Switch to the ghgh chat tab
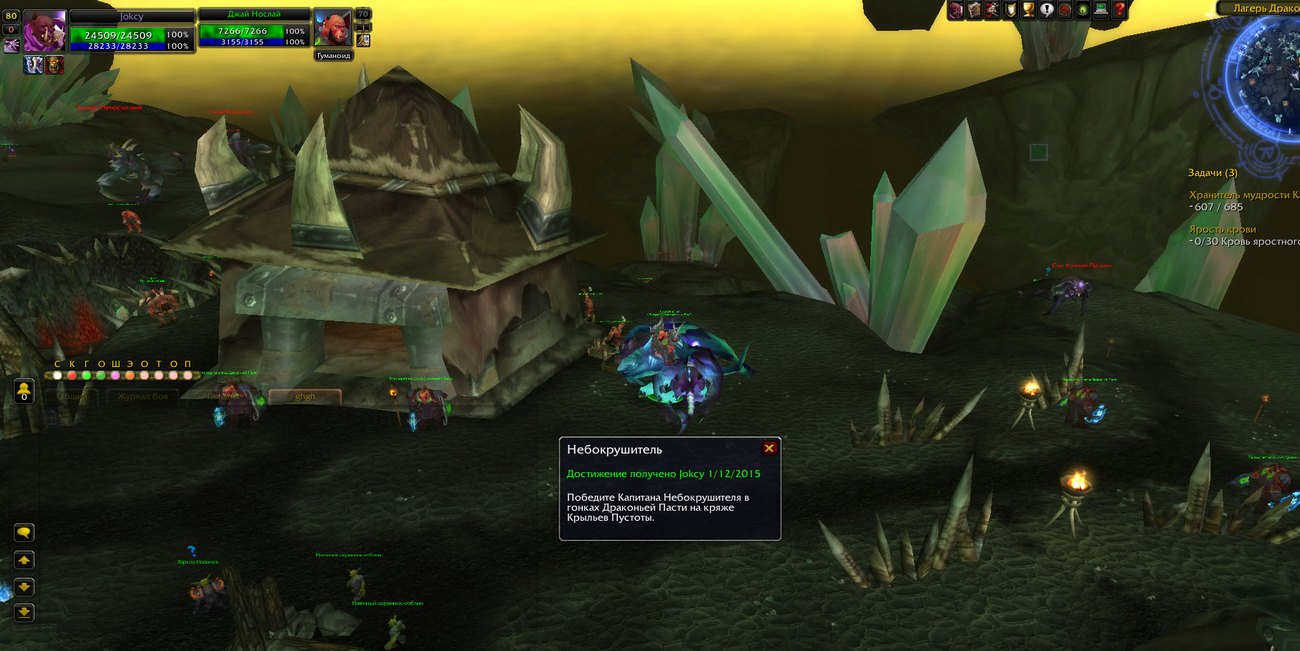1300x651 pixels. click(x=304, y=397)
